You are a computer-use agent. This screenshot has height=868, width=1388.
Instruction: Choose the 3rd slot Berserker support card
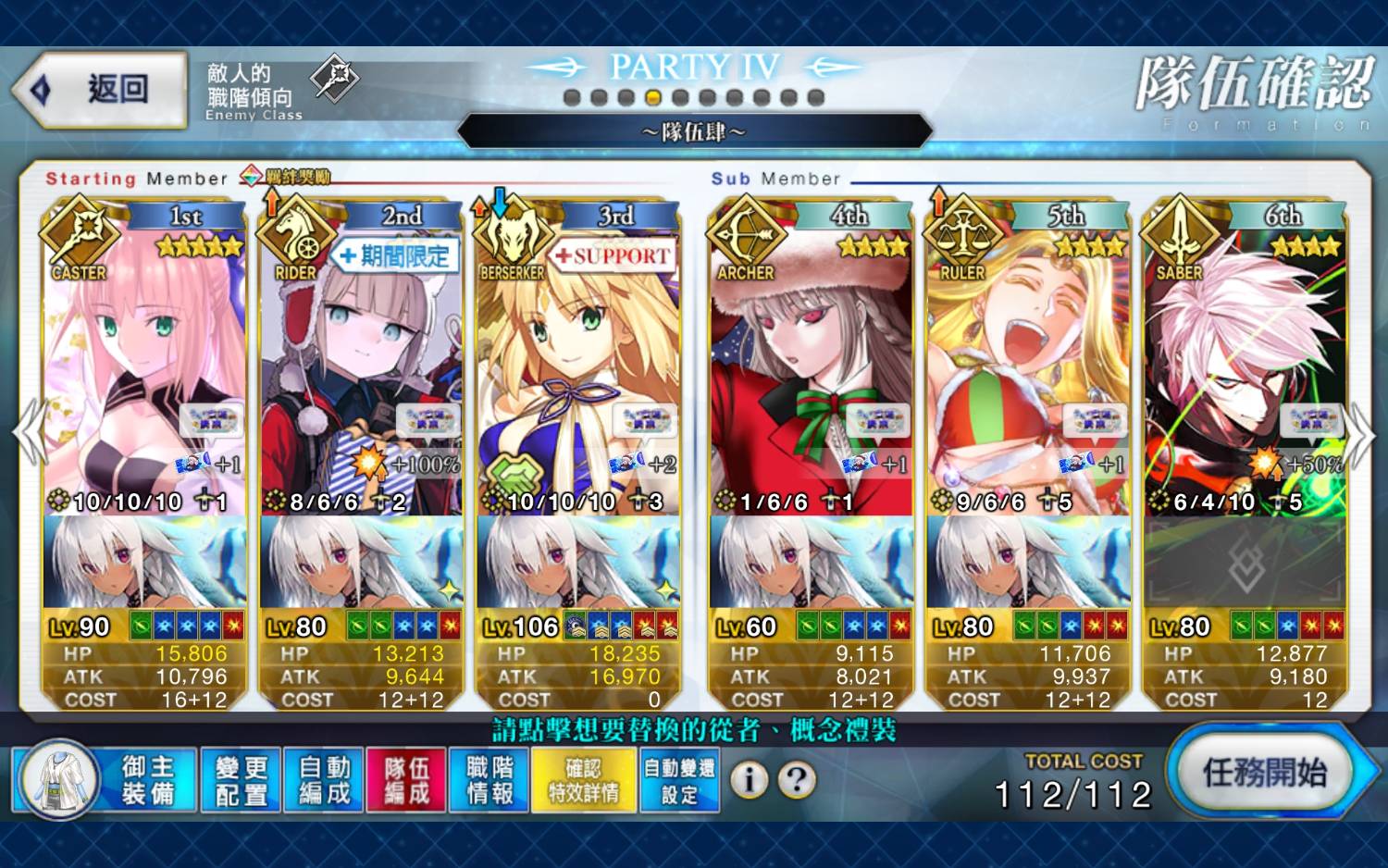578,370
